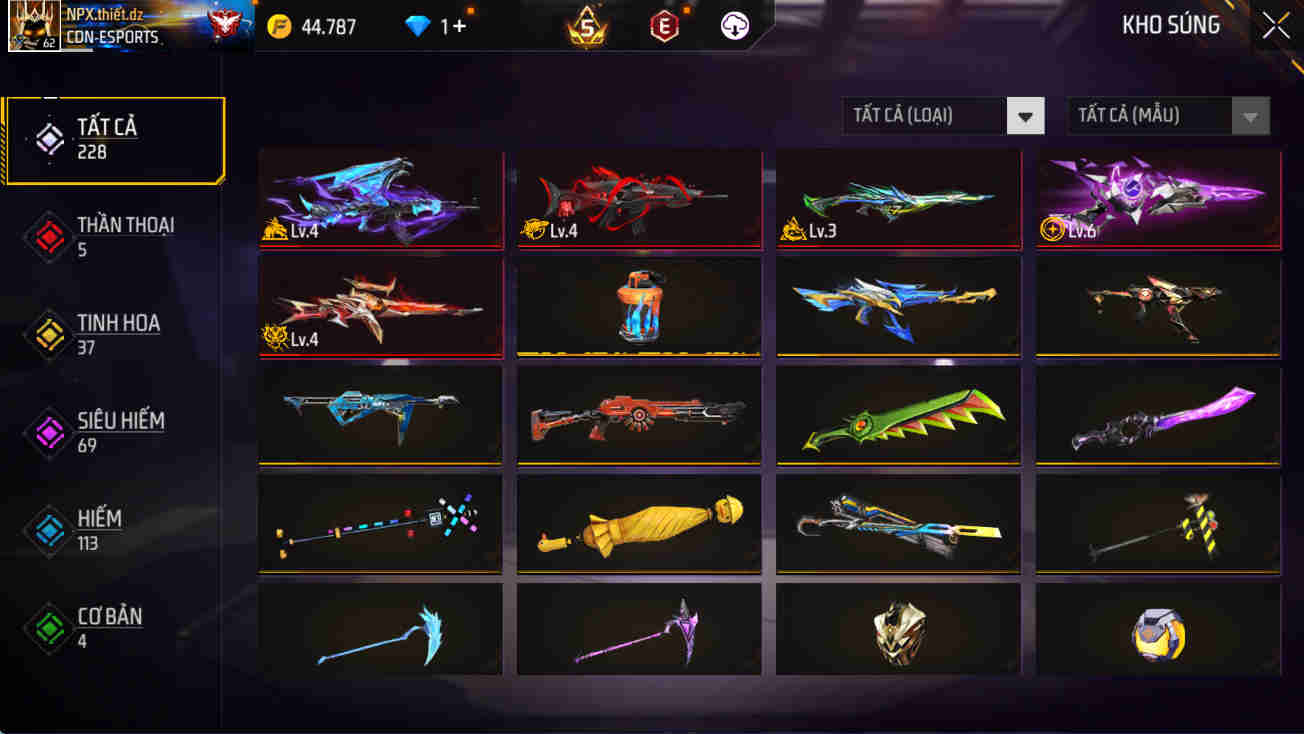
Task: Open the cloud download icon in top bar
Action: (x=735, y=26)
